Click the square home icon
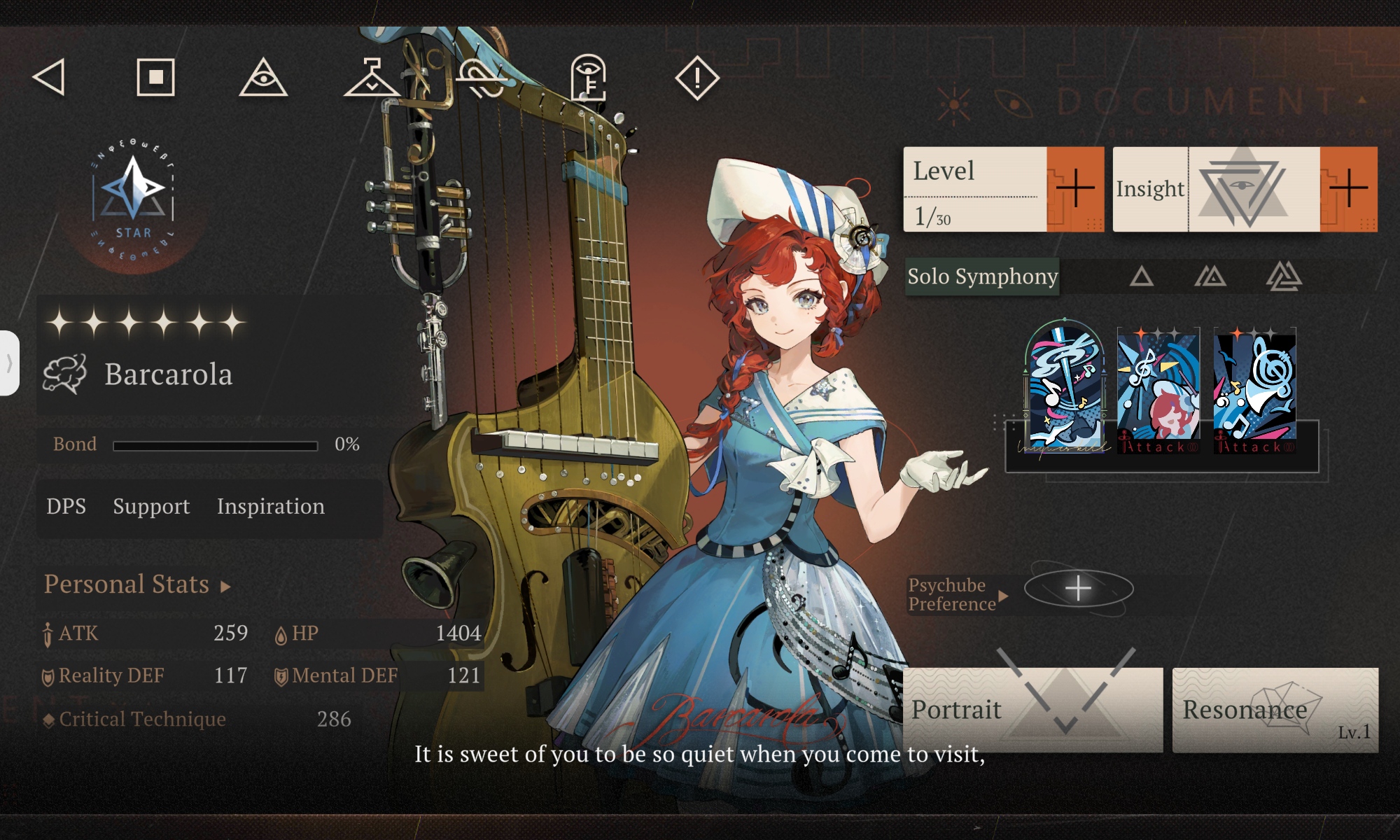This screenshot has height=840, width=1400. pyautogui.click(x=155, y=77)
